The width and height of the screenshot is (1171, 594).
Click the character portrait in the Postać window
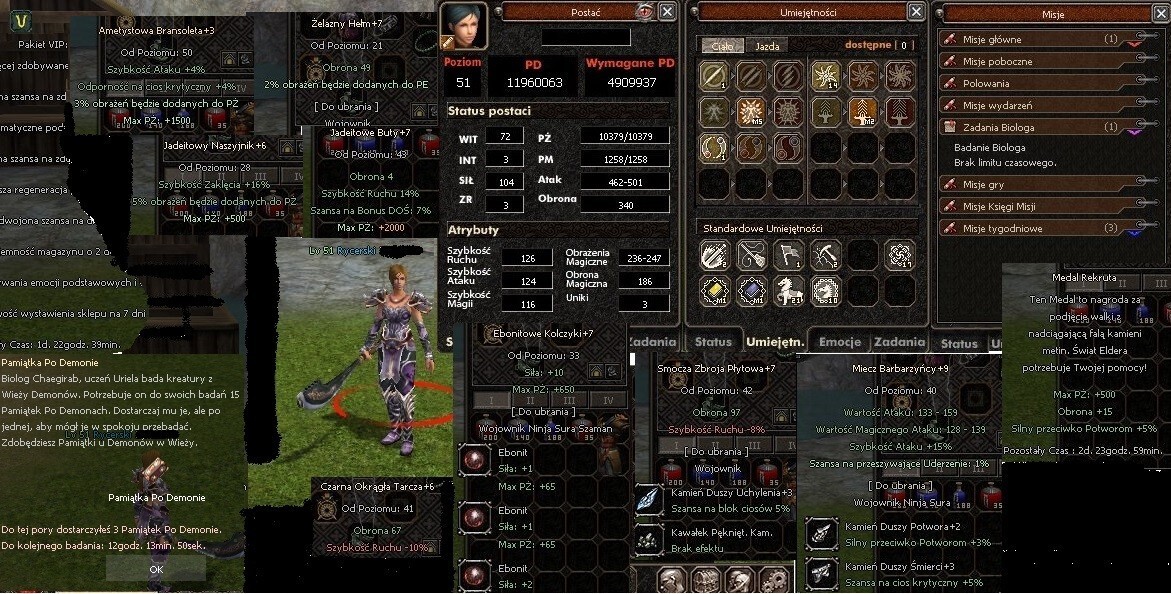point(464,25)
